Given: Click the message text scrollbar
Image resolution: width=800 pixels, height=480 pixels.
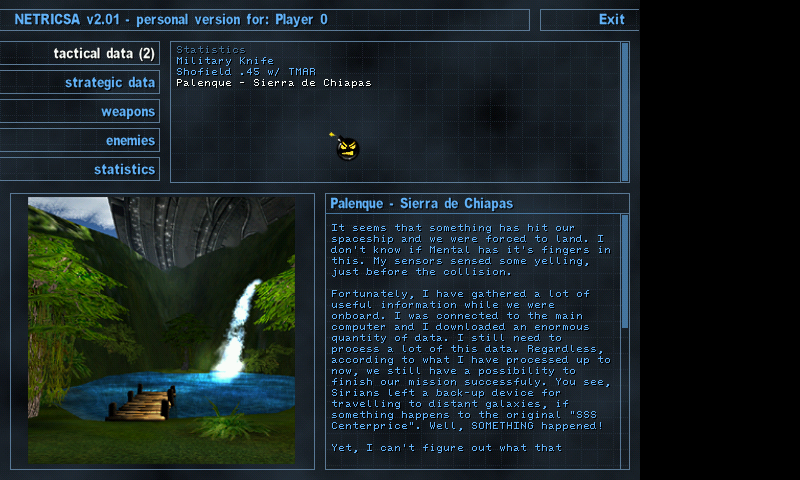Looking at the screenshot, I should pyautogui.click(x=625, y=270).
